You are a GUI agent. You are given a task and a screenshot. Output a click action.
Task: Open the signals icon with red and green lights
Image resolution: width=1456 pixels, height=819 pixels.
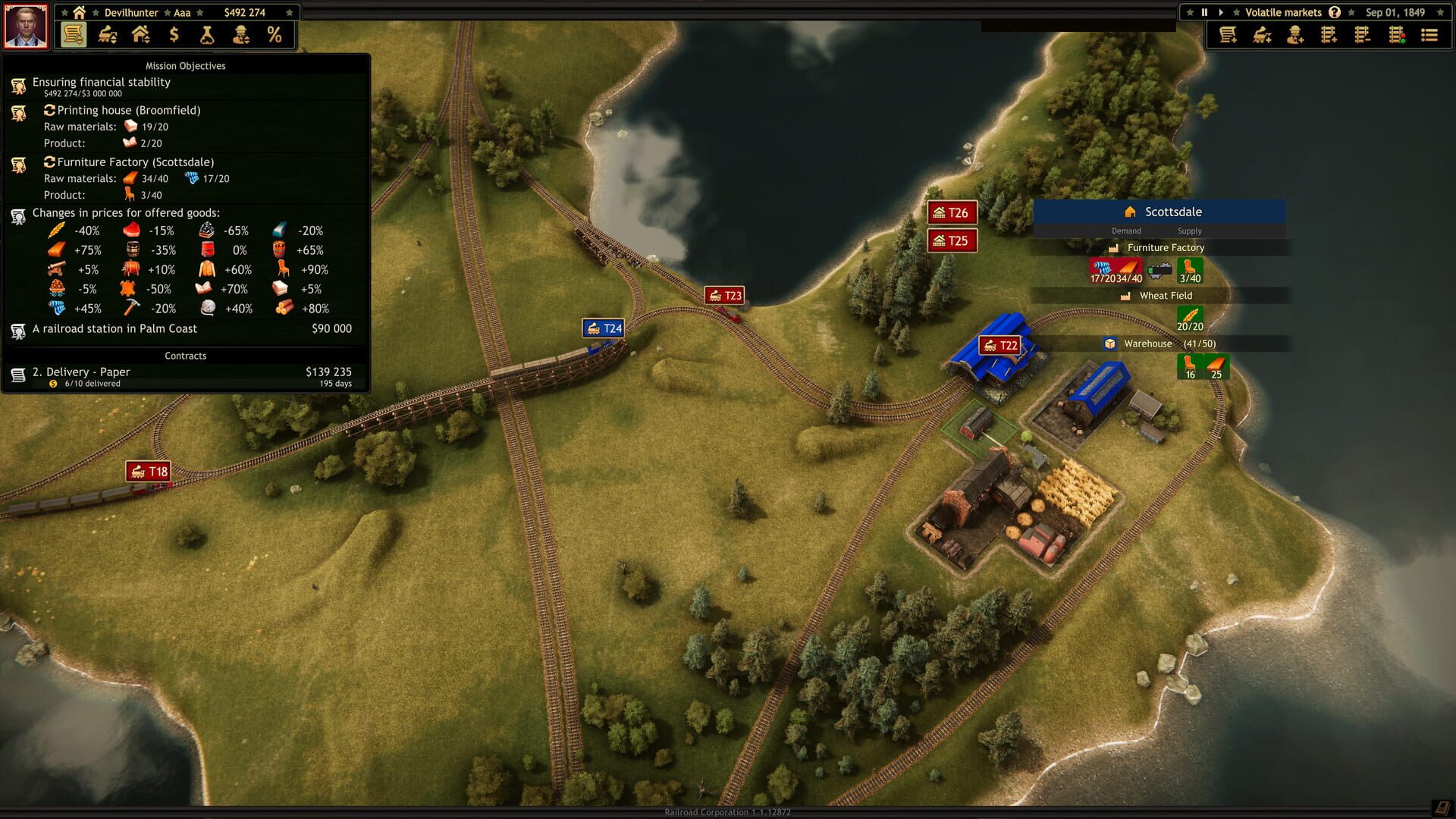[1395, 36]
